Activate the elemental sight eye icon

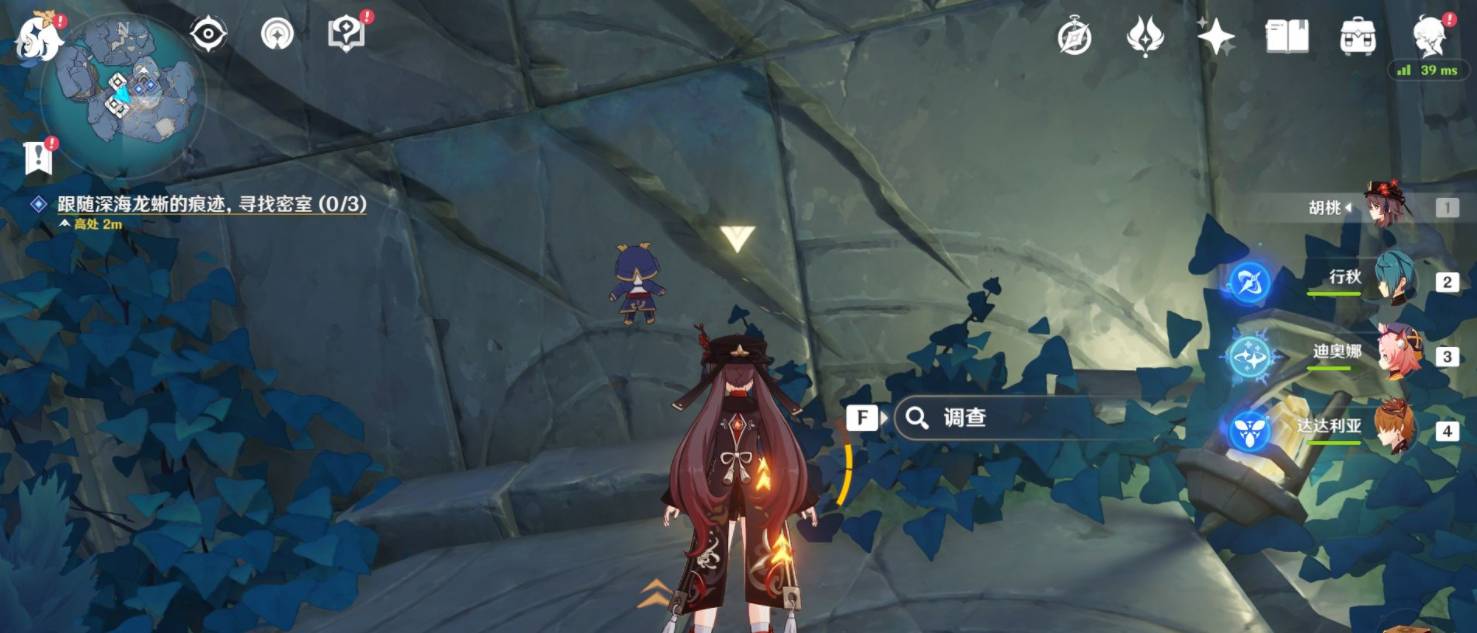pyautogui.click(x=208, y=35)
